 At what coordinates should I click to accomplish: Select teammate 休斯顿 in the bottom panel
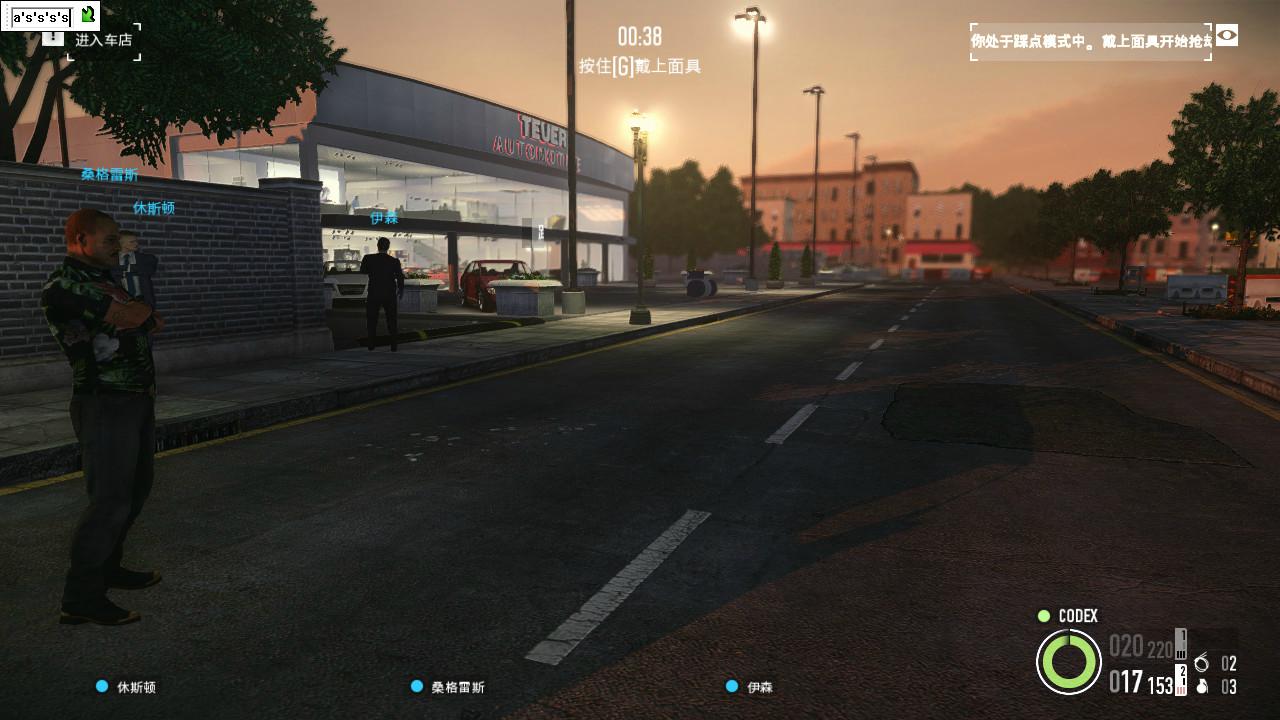tap(136, 687)
